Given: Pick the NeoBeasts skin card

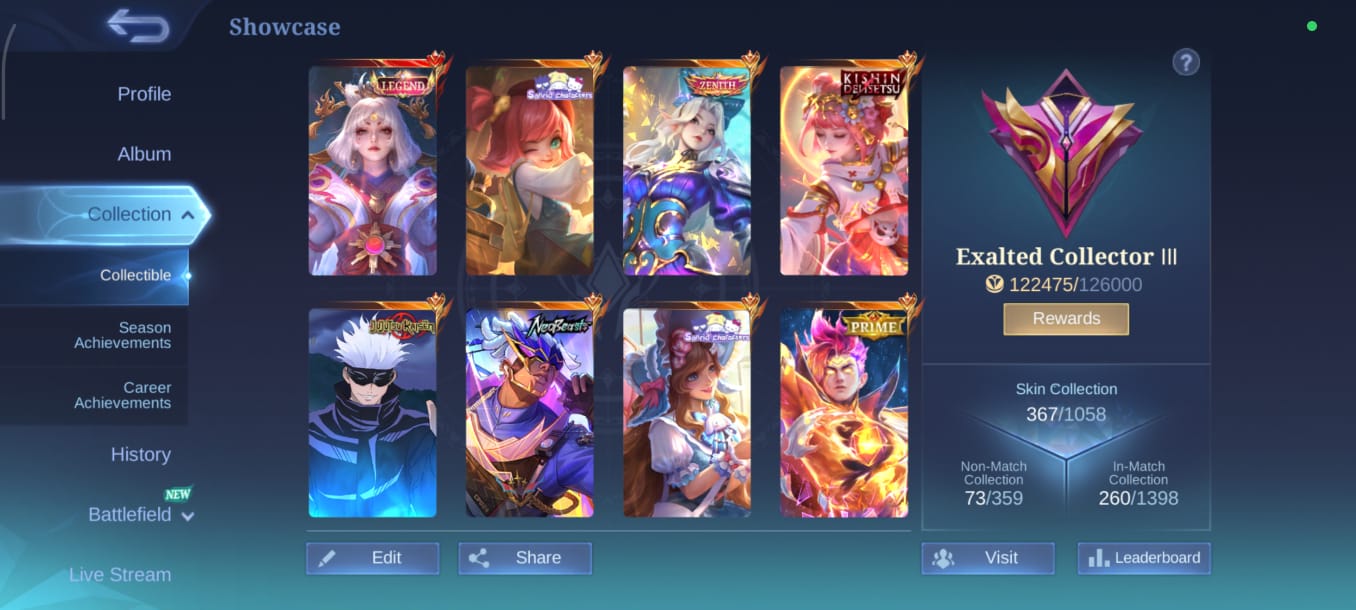Looking at the screenshot, I should pyautogui.click(x=529, y=413).
